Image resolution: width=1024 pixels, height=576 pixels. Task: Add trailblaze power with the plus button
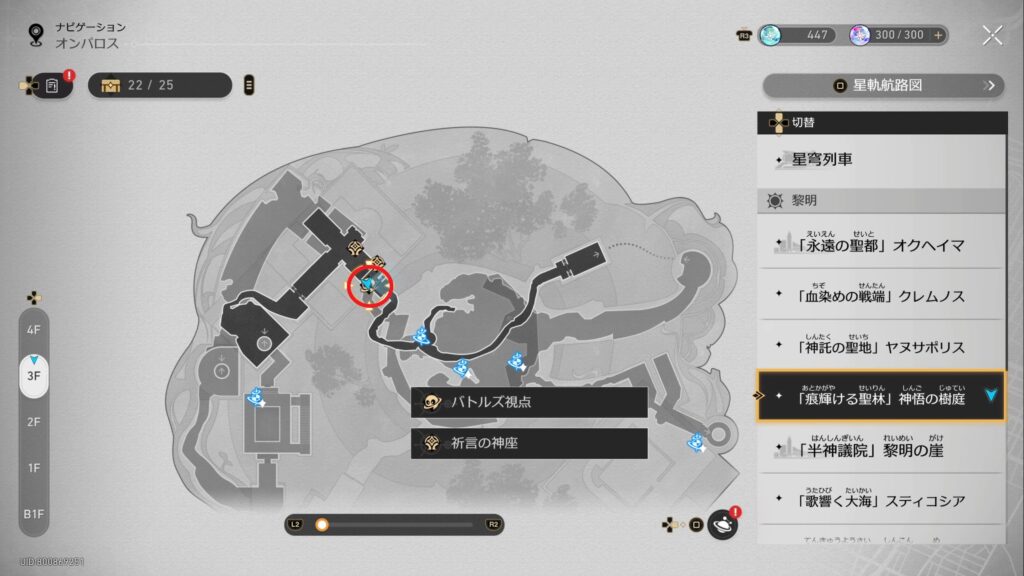[x=938, y=35]
